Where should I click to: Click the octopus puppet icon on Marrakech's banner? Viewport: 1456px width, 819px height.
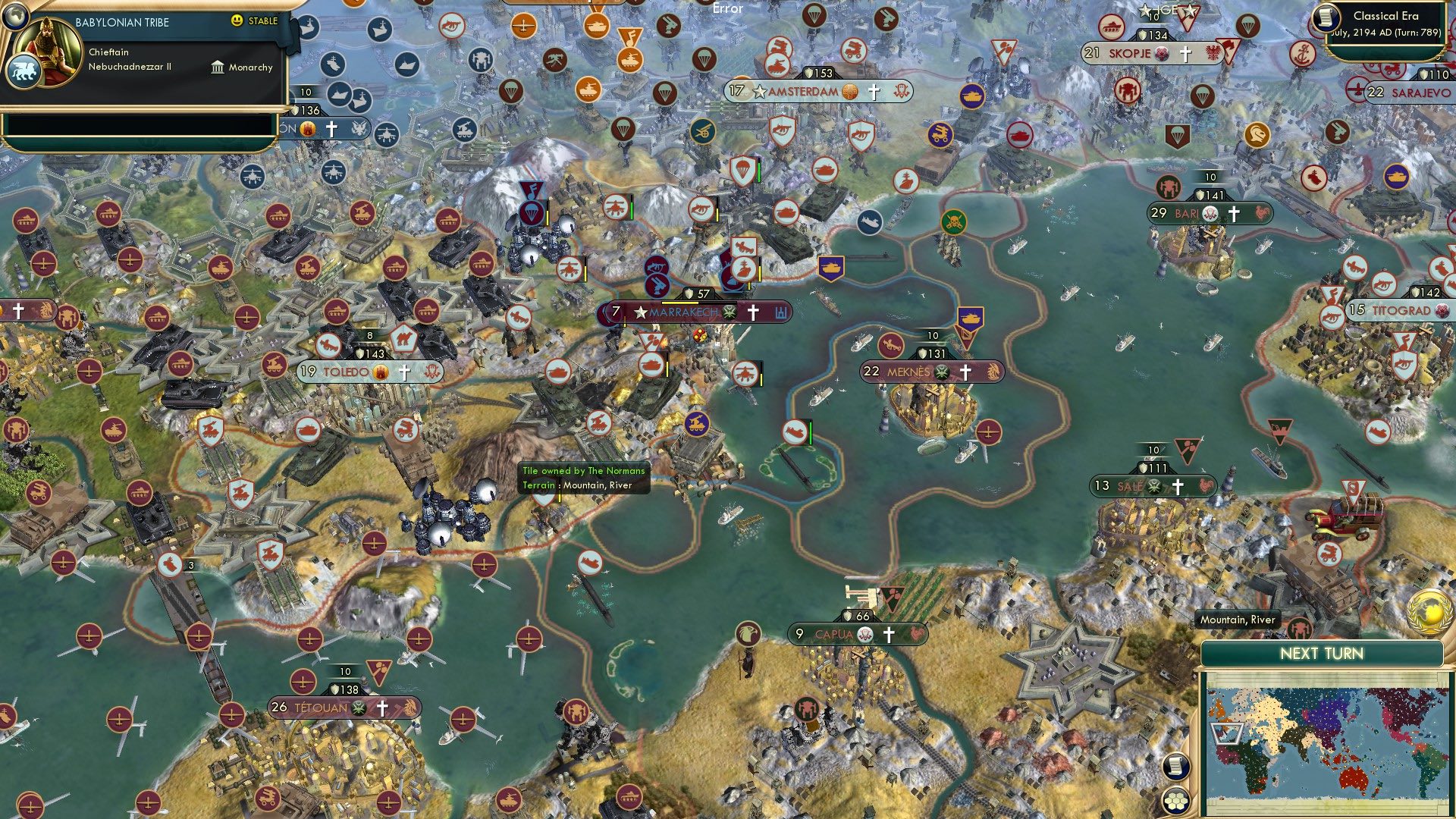(730, 313)
